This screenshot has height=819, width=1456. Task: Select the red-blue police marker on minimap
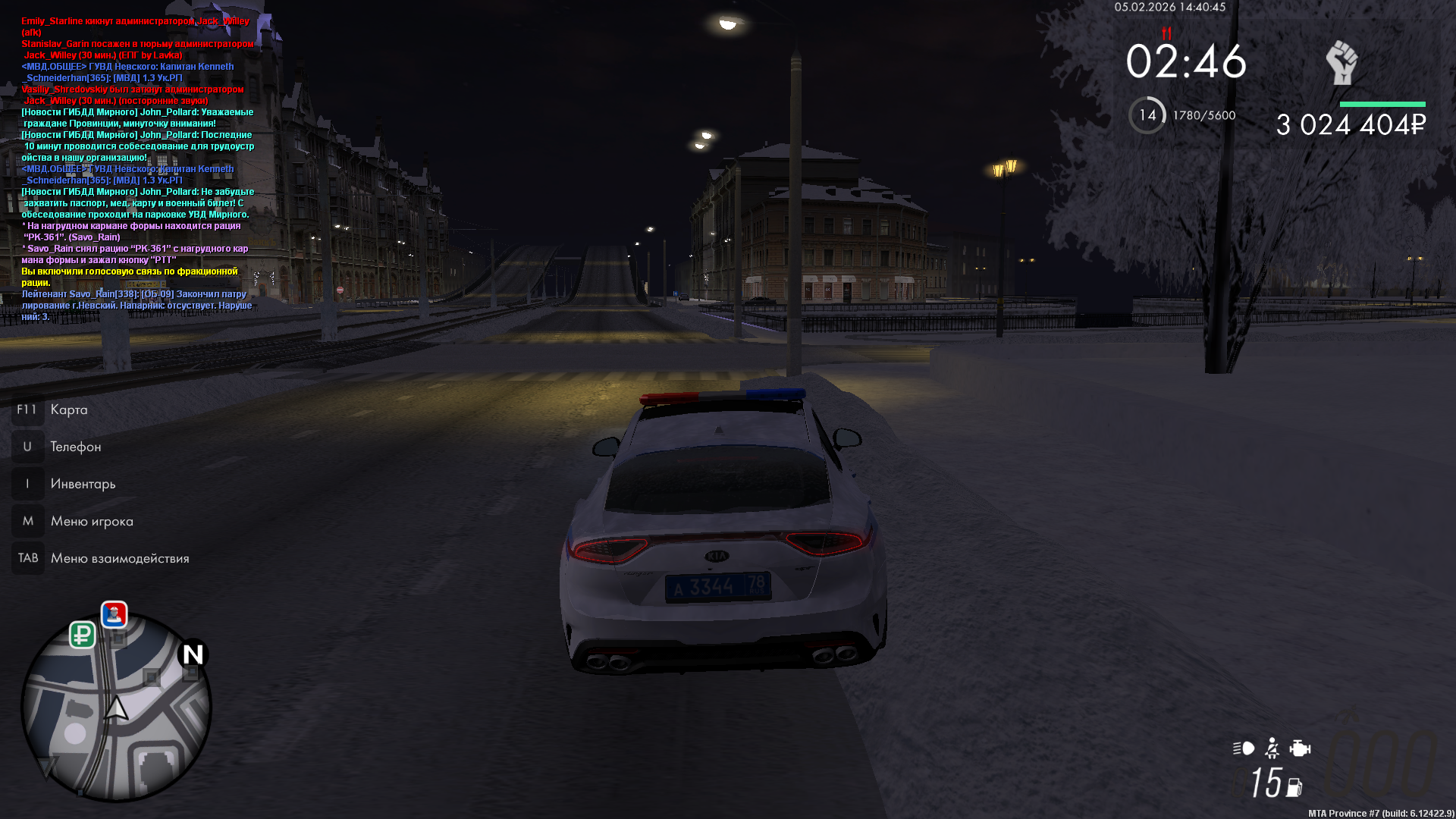click(115, 614)
